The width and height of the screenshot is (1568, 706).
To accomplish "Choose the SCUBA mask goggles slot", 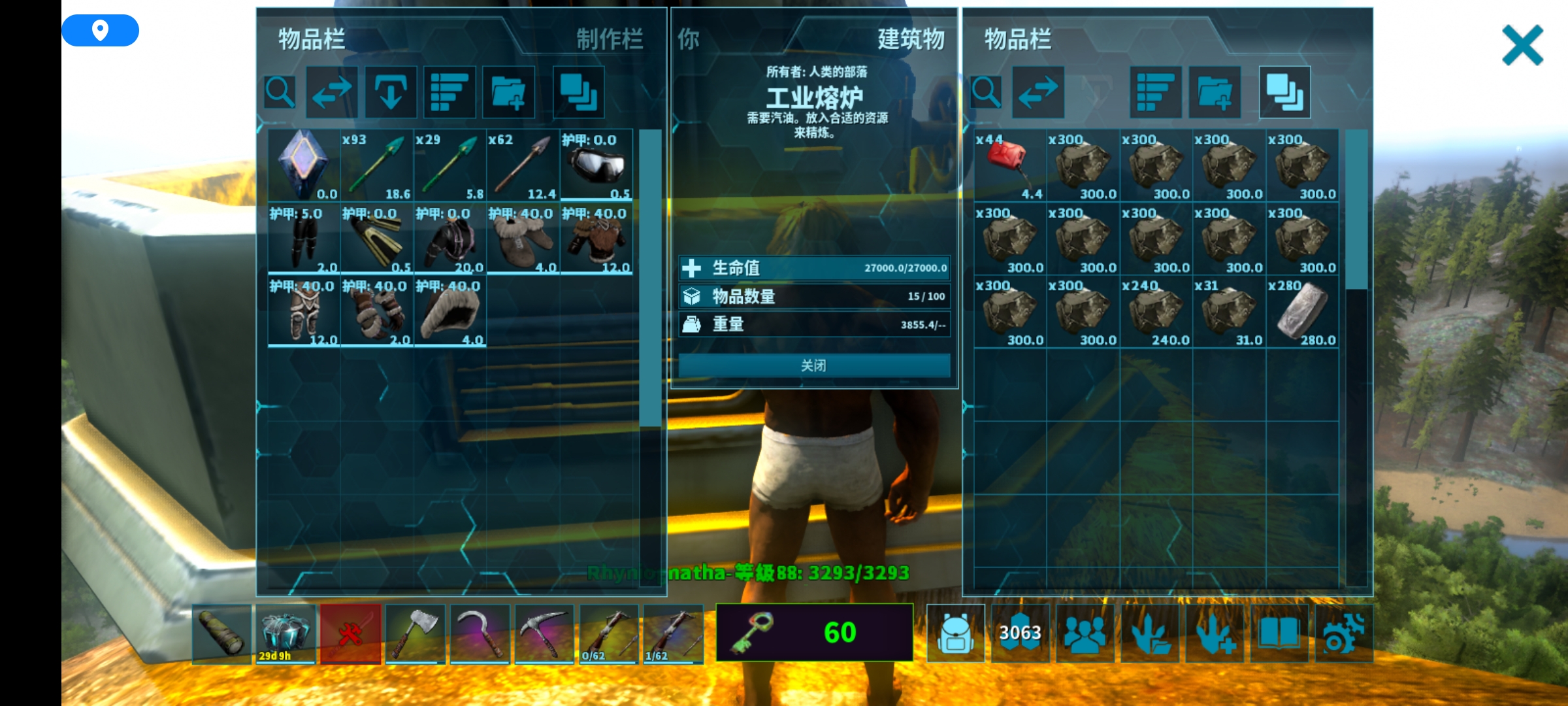I will point(596,165).
